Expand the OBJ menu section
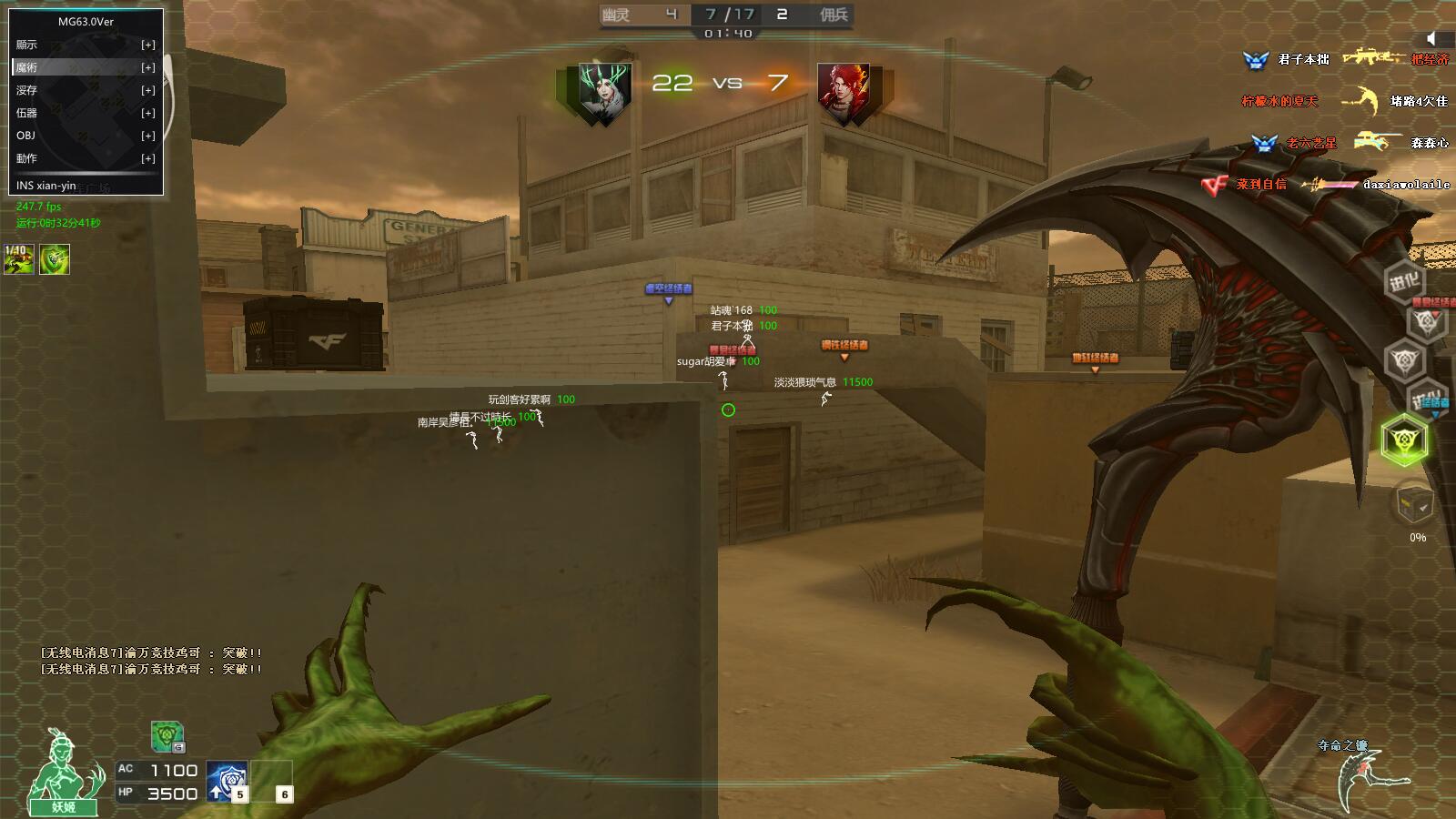The width and height of the screenshot is (1456, 819). 86,136
